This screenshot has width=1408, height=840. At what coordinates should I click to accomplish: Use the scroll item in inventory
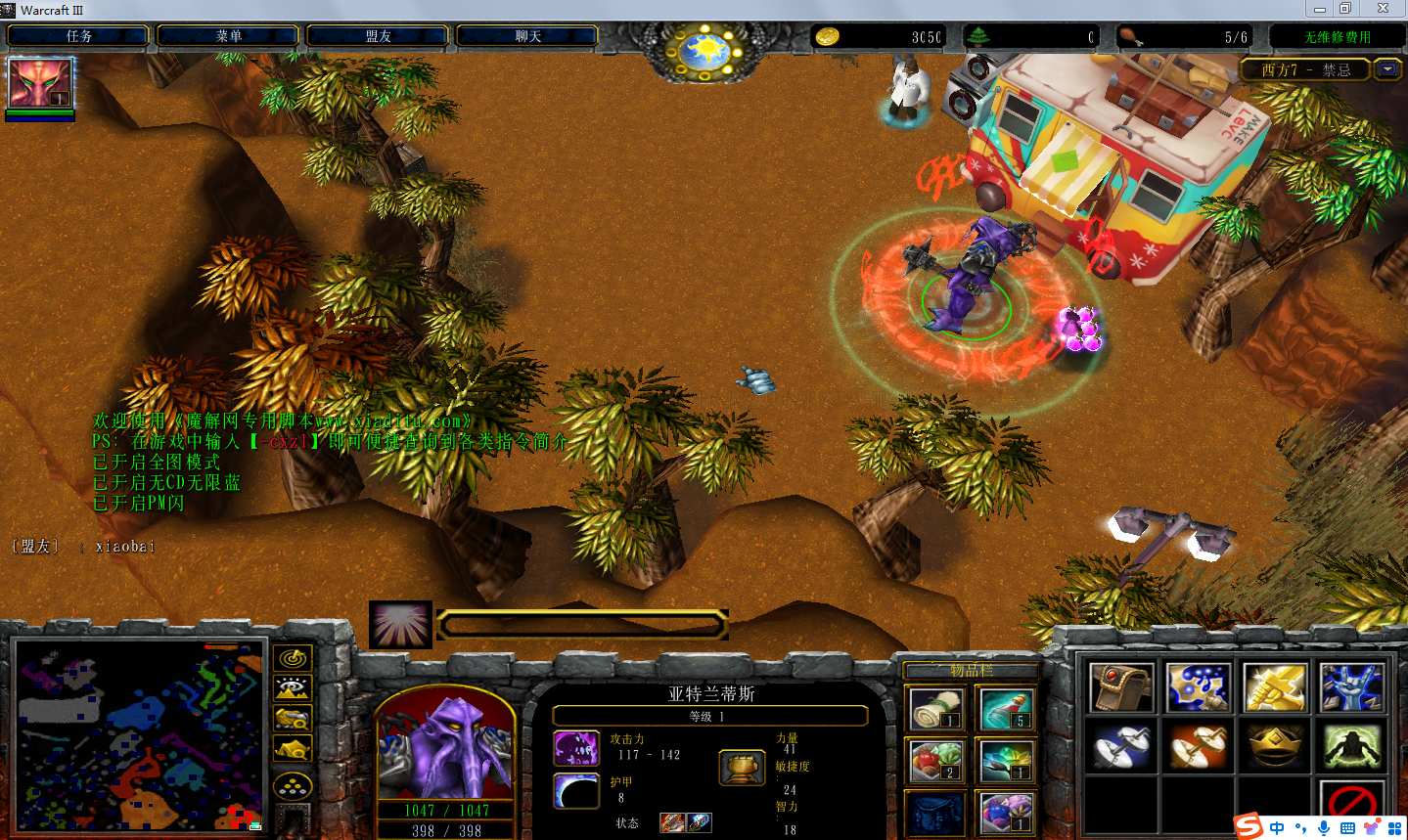click(x=936, y=709)
